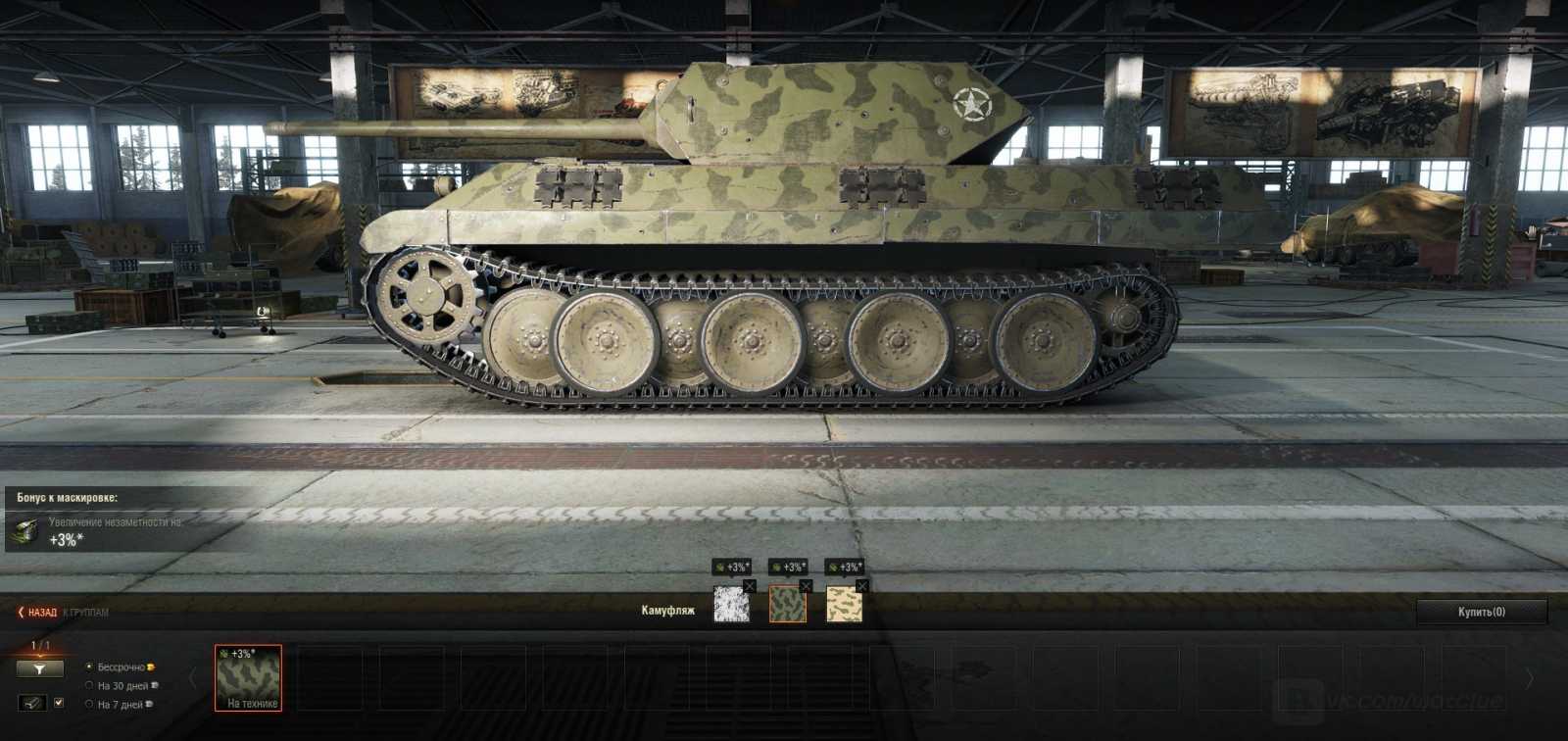Screen dimensions: 1568x741
Task: Click the НАЗАД back button
Action: pyautogui.click(x=39, y=613)
